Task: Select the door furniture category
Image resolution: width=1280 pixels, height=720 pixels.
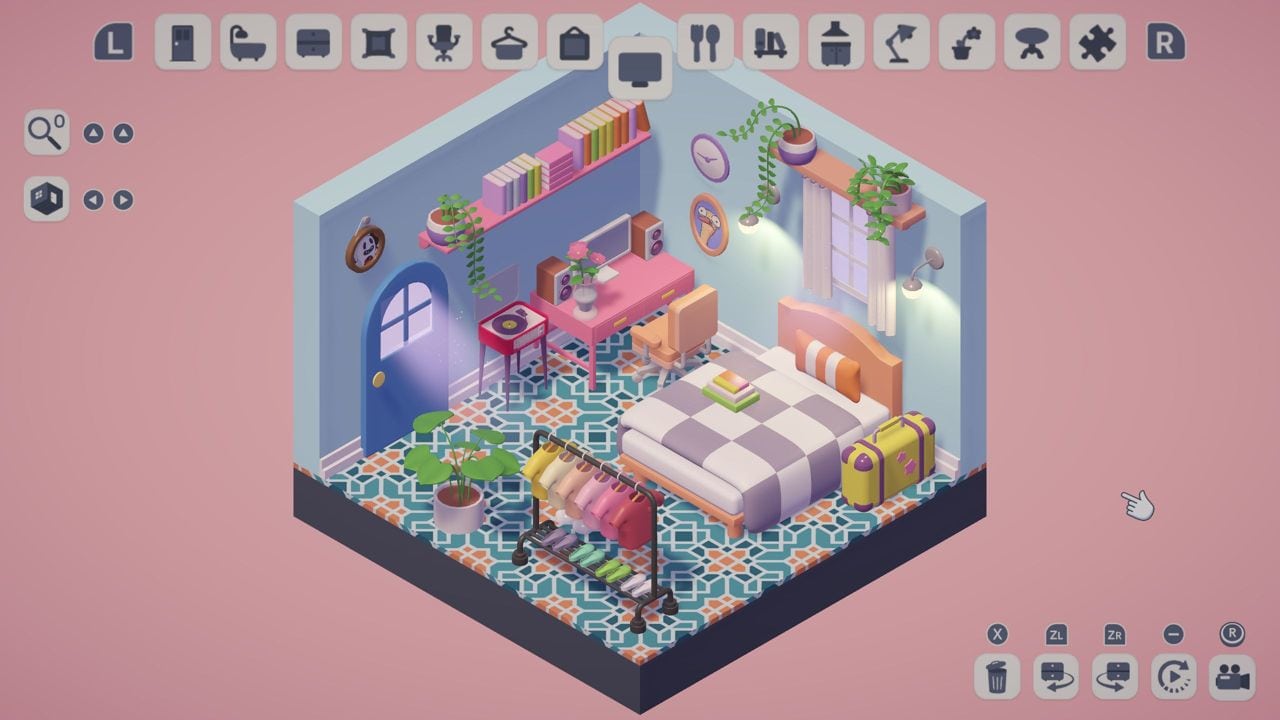Action: (183, 44)
